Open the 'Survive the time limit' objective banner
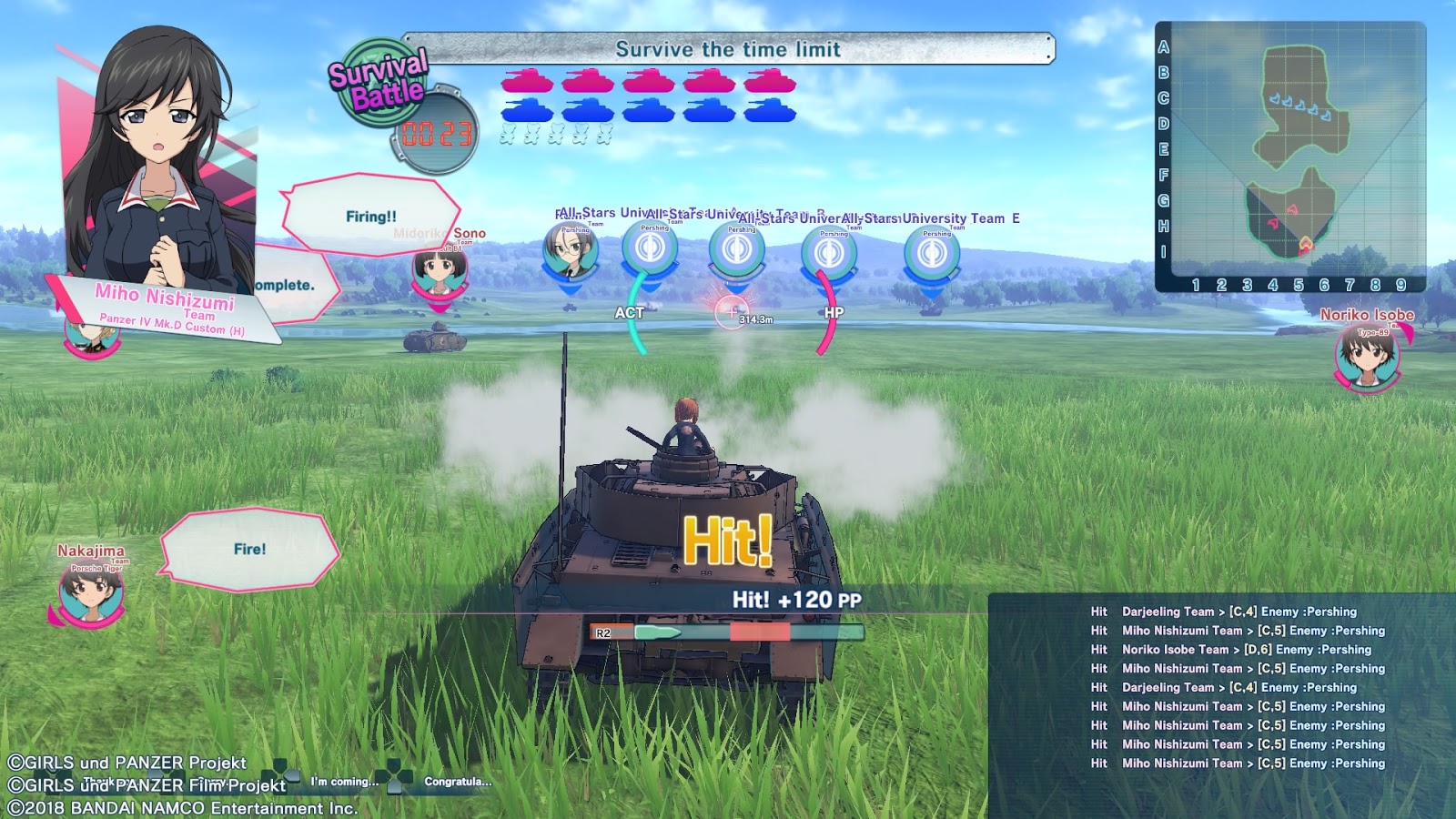1456x819 pixels. 728,50
